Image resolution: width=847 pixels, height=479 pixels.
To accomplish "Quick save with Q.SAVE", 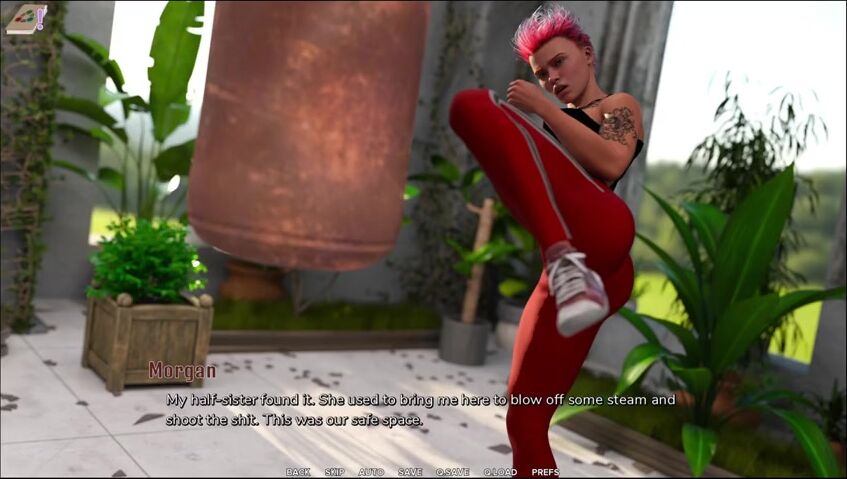I will (x=452, y=472).
